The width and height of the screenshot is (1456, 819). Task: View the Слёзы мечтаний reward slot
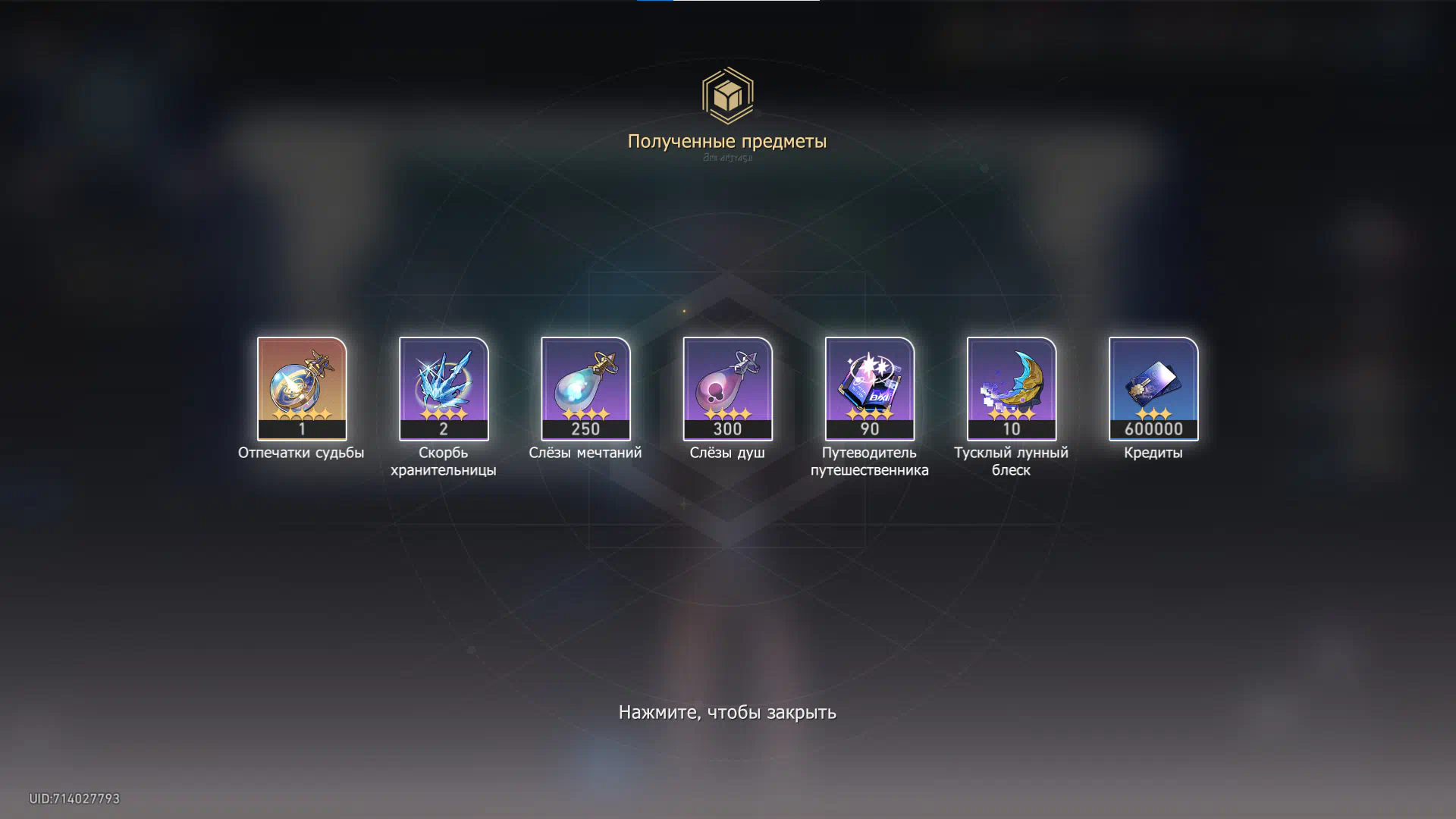click(x=585, y=388)
